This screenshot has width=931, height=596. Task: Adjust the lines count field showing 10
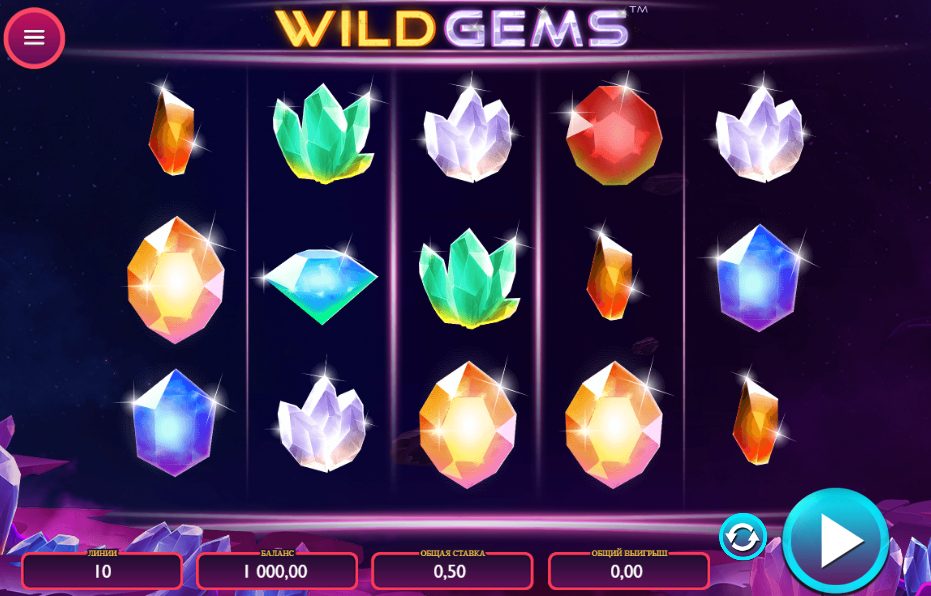(x=102, y=572)
